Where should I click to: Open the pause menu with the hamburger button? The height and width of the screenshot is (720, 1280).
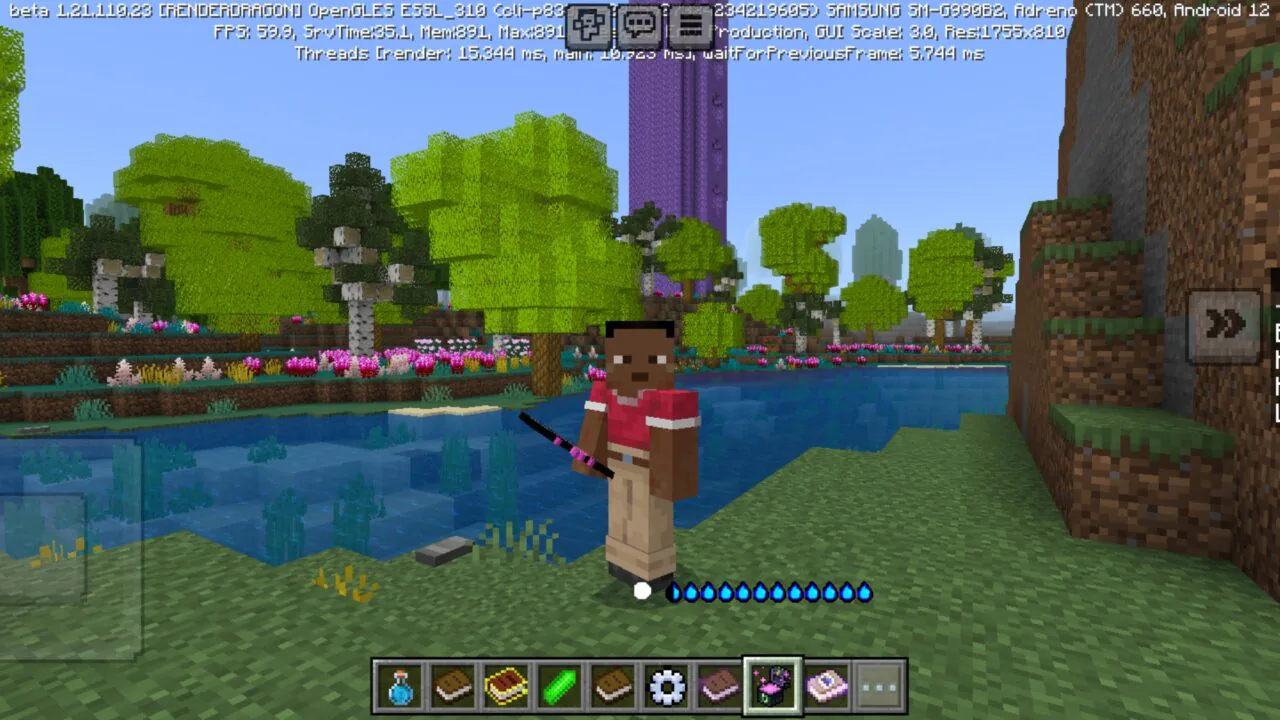[x=693, y=26]
